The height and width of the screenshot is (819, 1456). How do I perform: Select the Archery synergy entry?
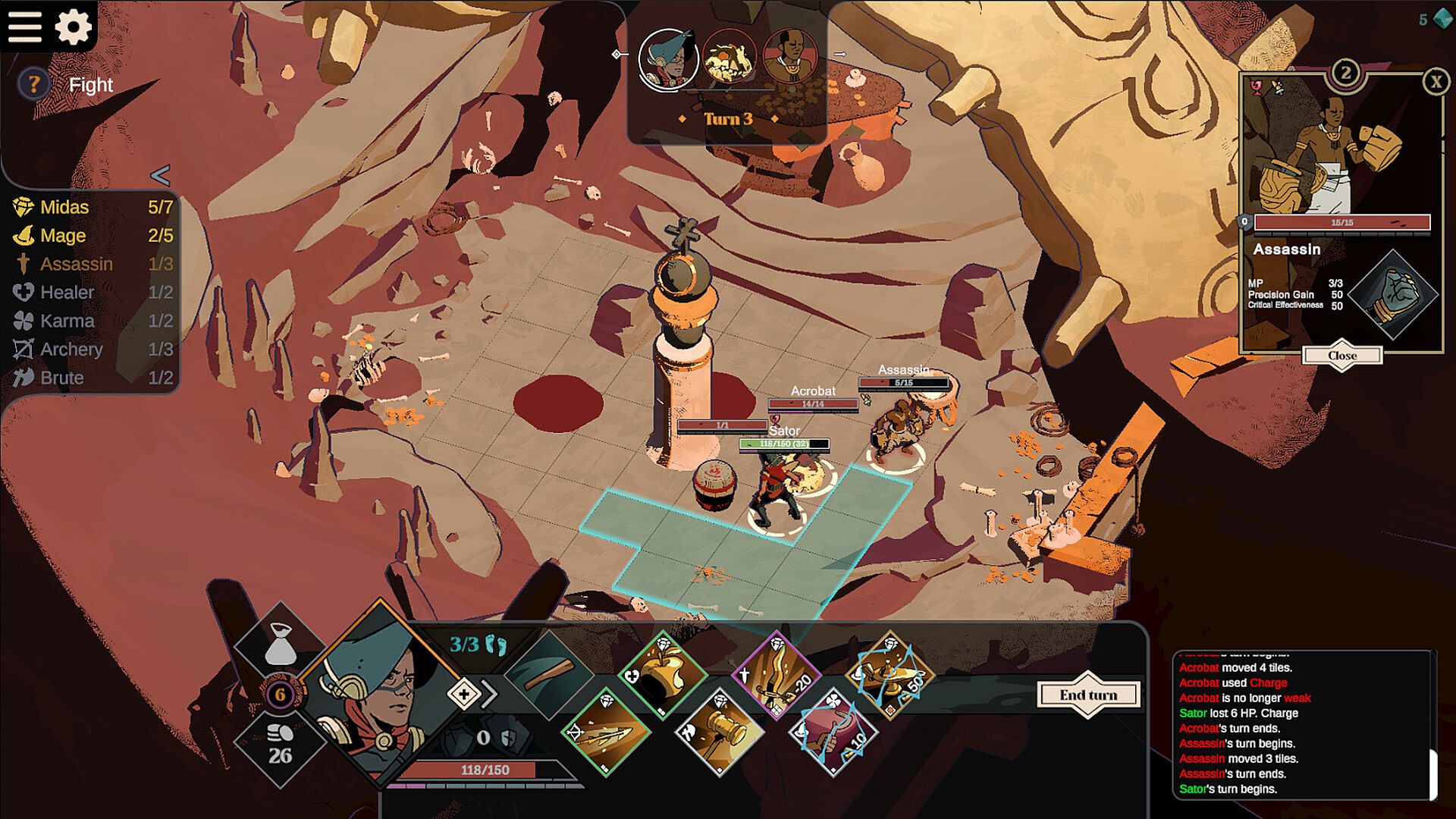(x=71, y=350)
